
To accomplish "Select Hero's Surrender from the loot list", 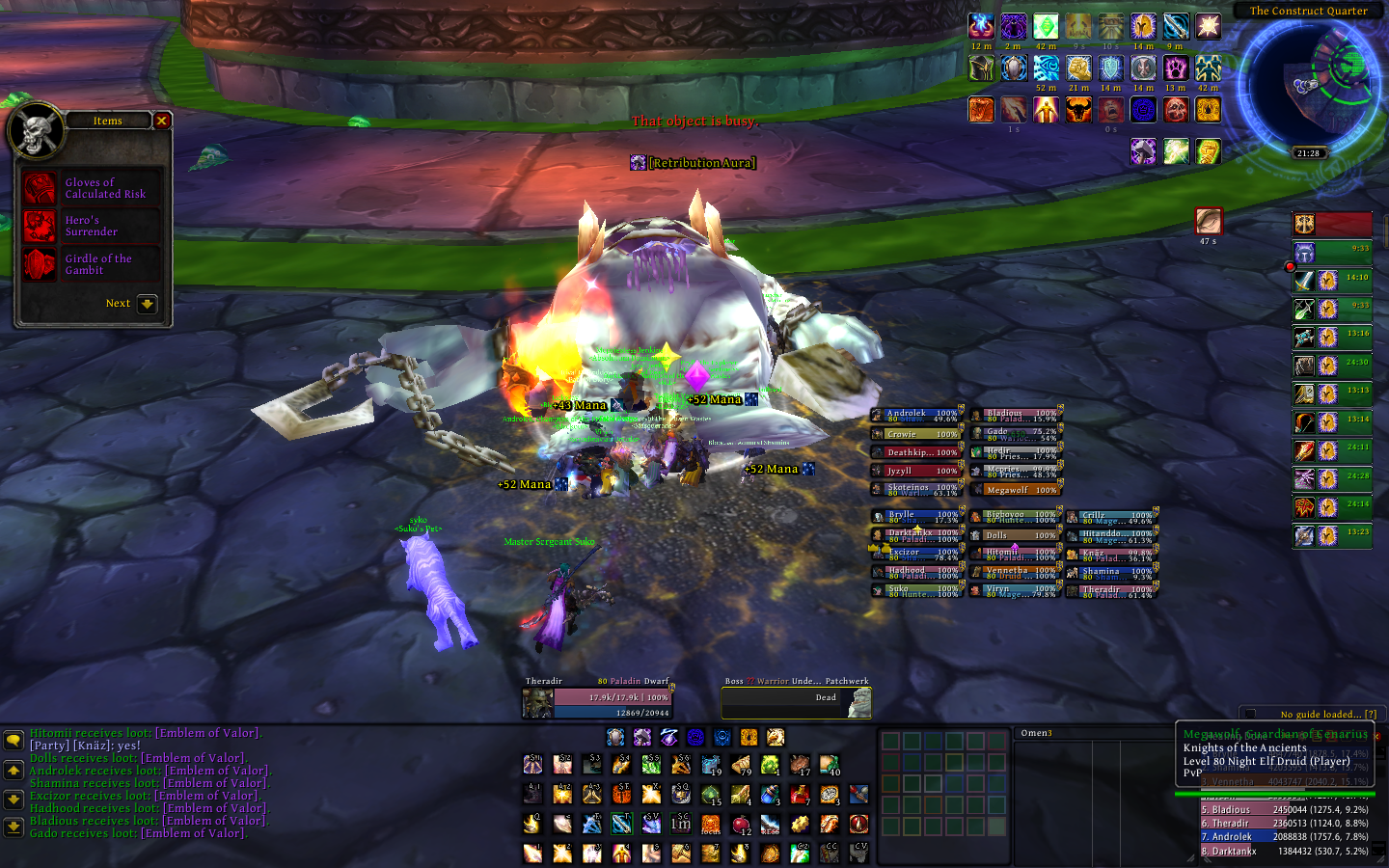I will click(x=92, y=226).
